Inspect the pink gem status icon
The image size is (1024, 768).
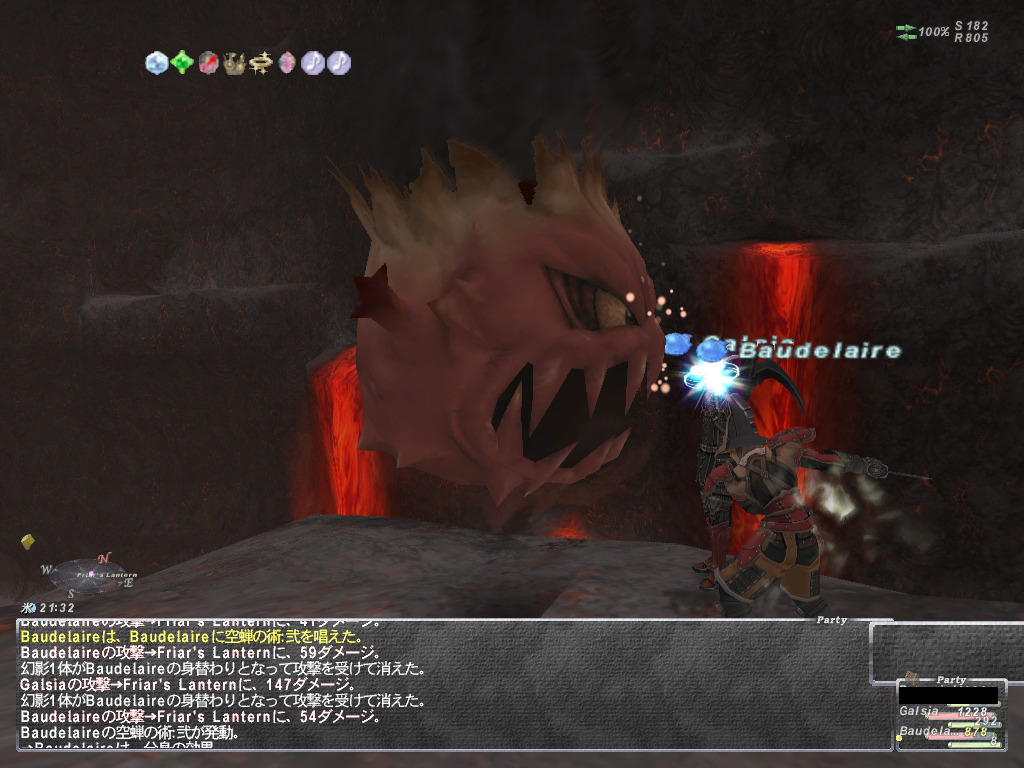pyautogui.click(x=287, y=63)
